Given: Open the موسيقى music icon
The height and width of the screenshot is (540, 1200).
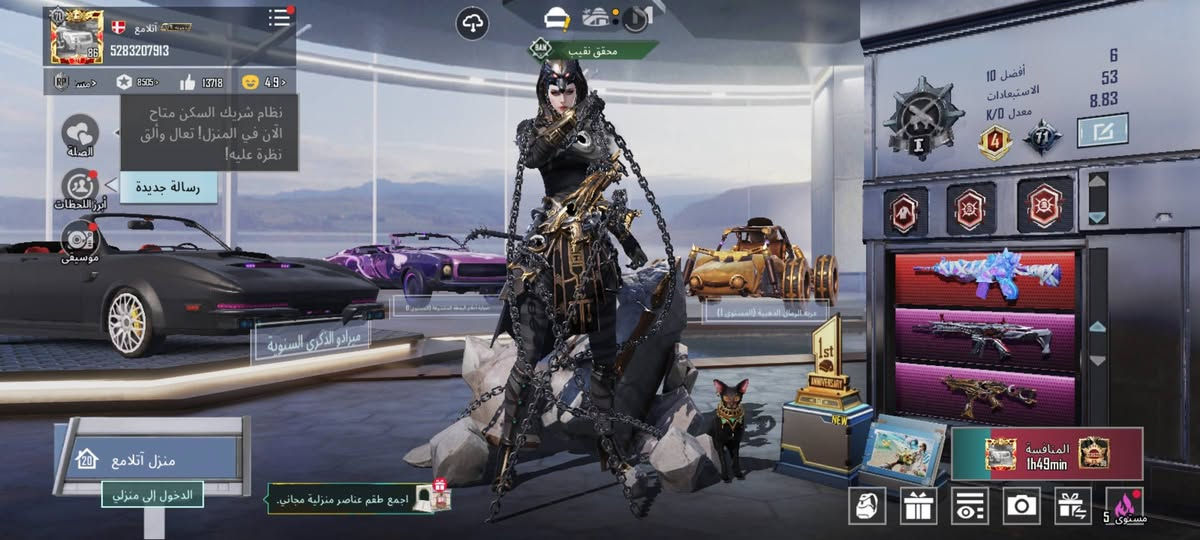Looking at the screenshot, I should 79,240.
